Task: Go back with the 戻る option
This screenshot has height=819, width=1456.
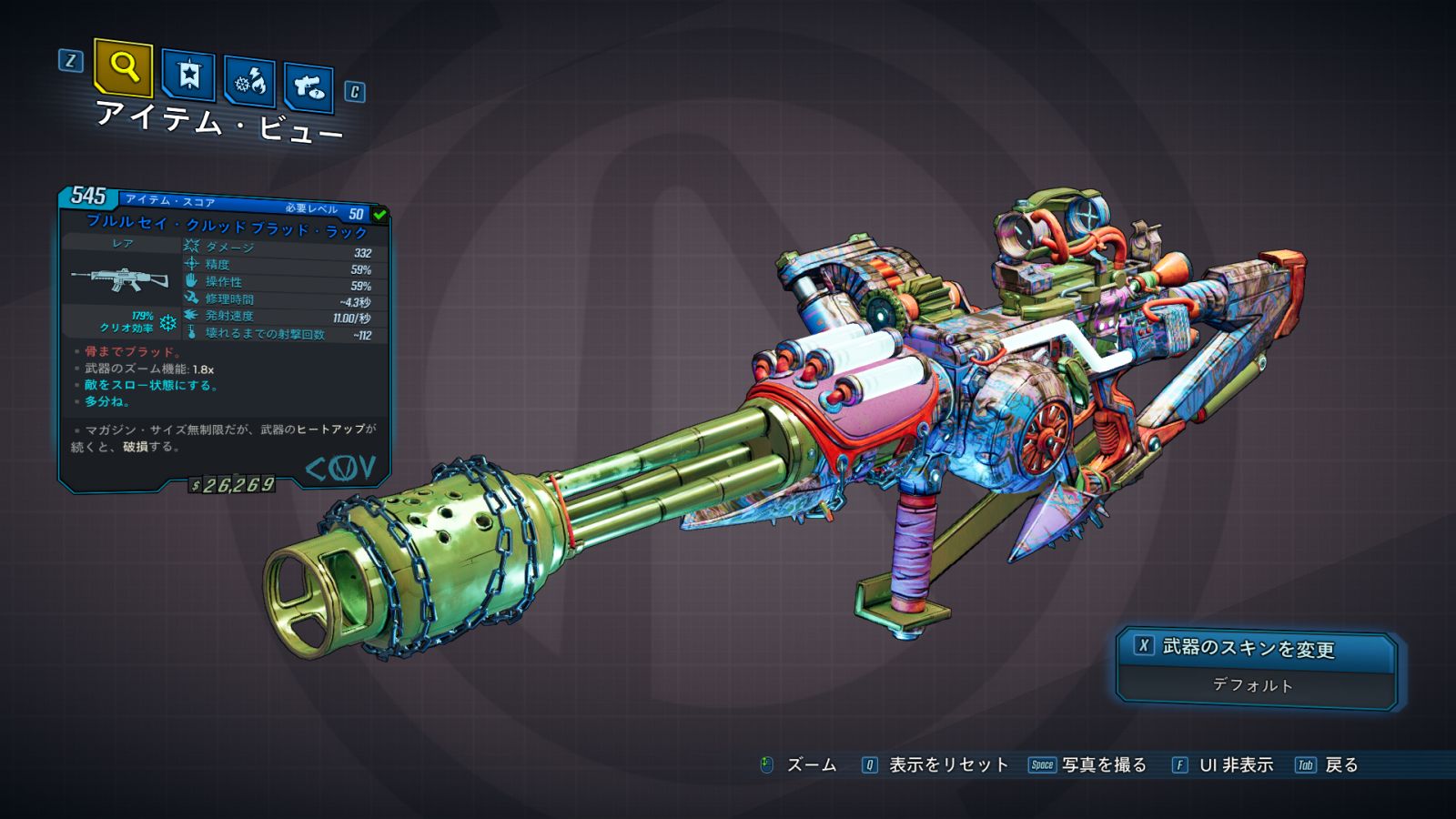Action: pyautogui.click(x=1328, y=765)
